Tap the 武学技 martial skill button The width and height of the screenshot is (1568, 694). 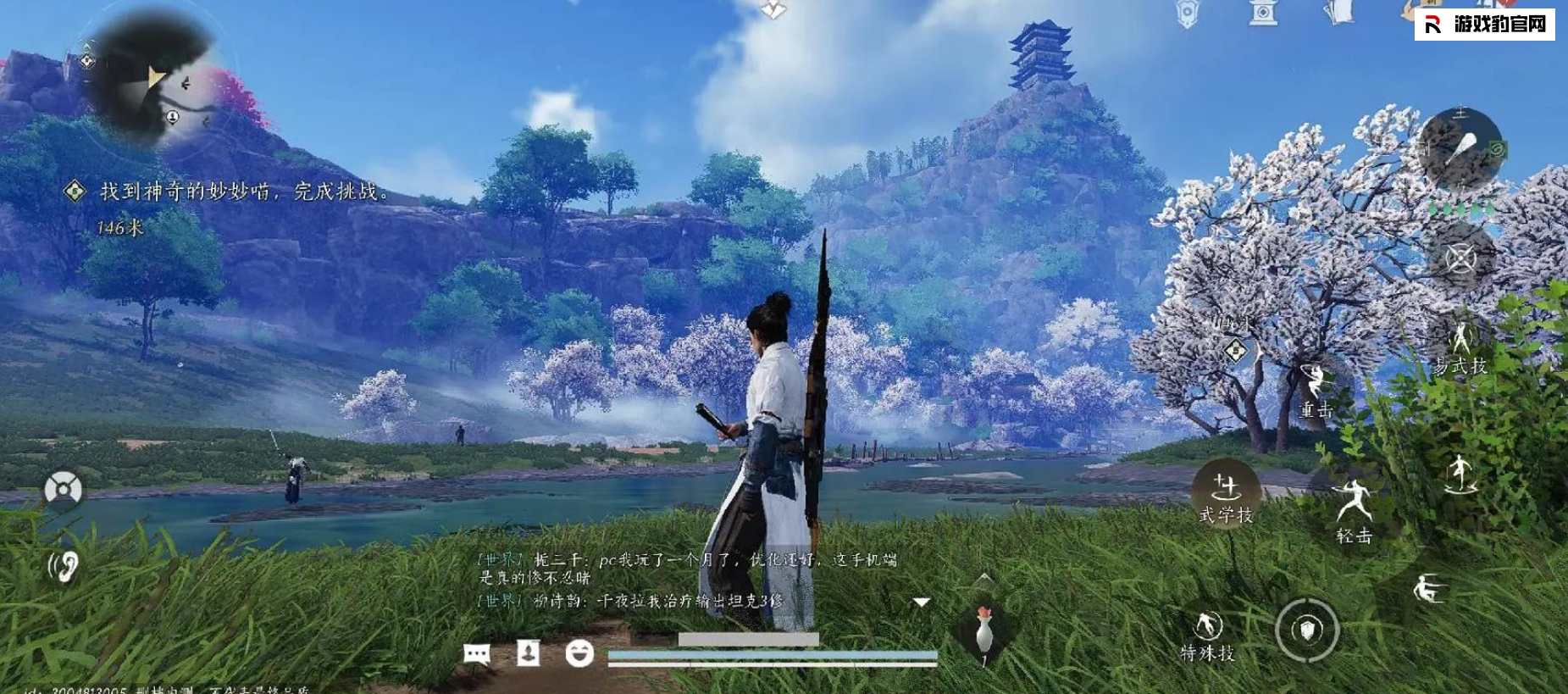(1225, 497)
